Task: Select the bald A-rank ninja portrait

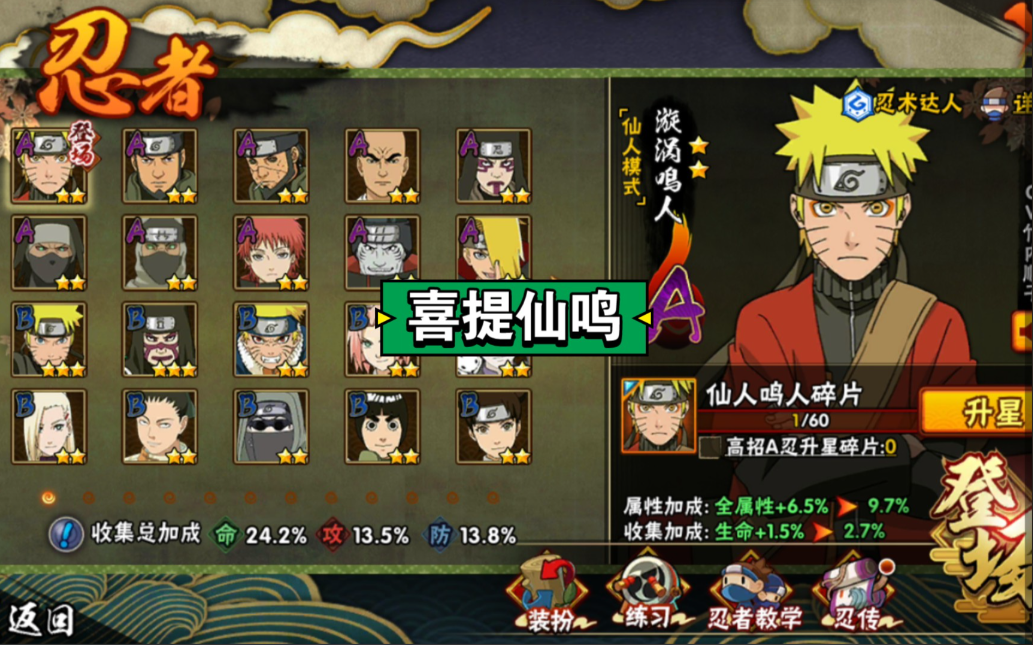Action: [382, 166]
